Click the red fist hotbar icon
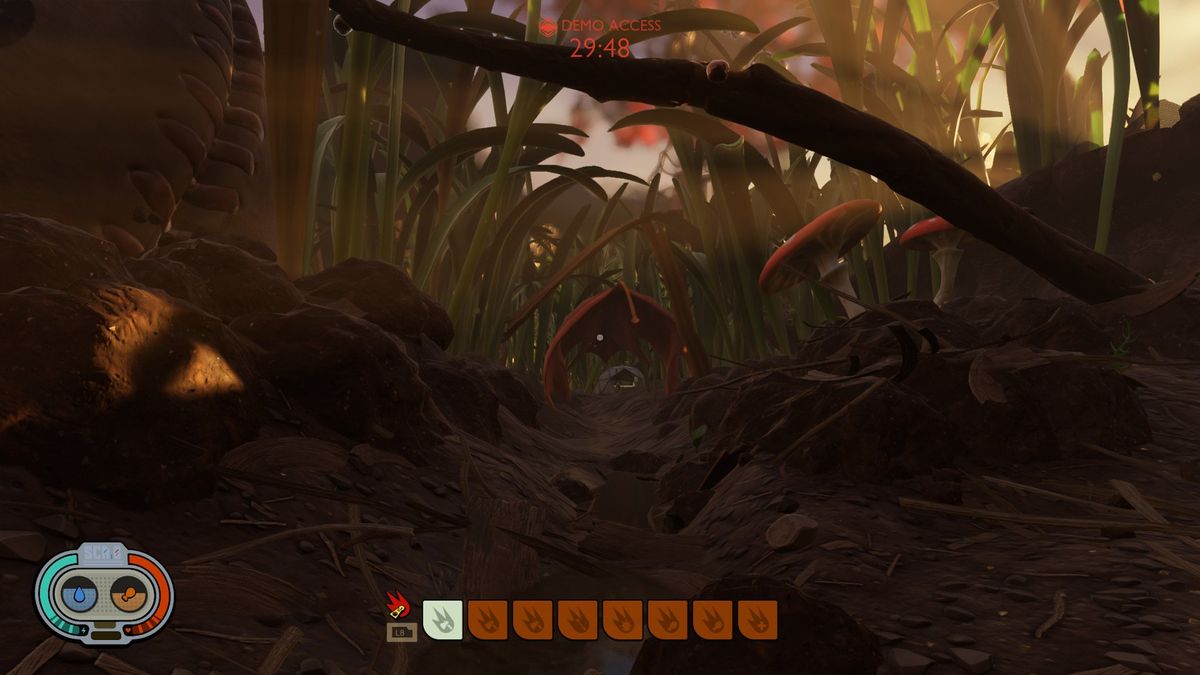Viewport: 1200px width, 675px height. pos(397,605)
